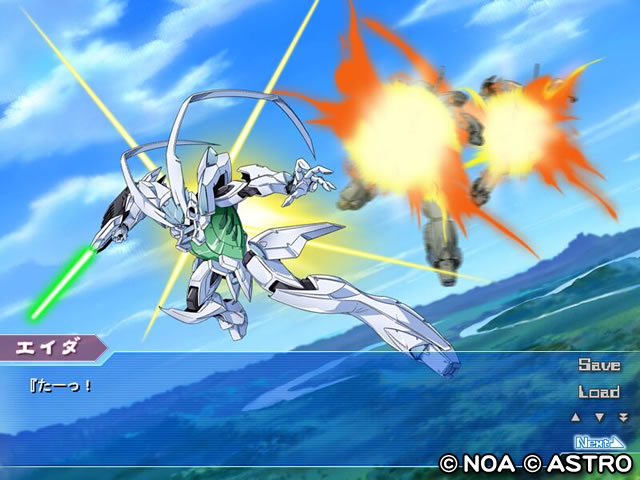Open the Load menu

click(599, 392)
